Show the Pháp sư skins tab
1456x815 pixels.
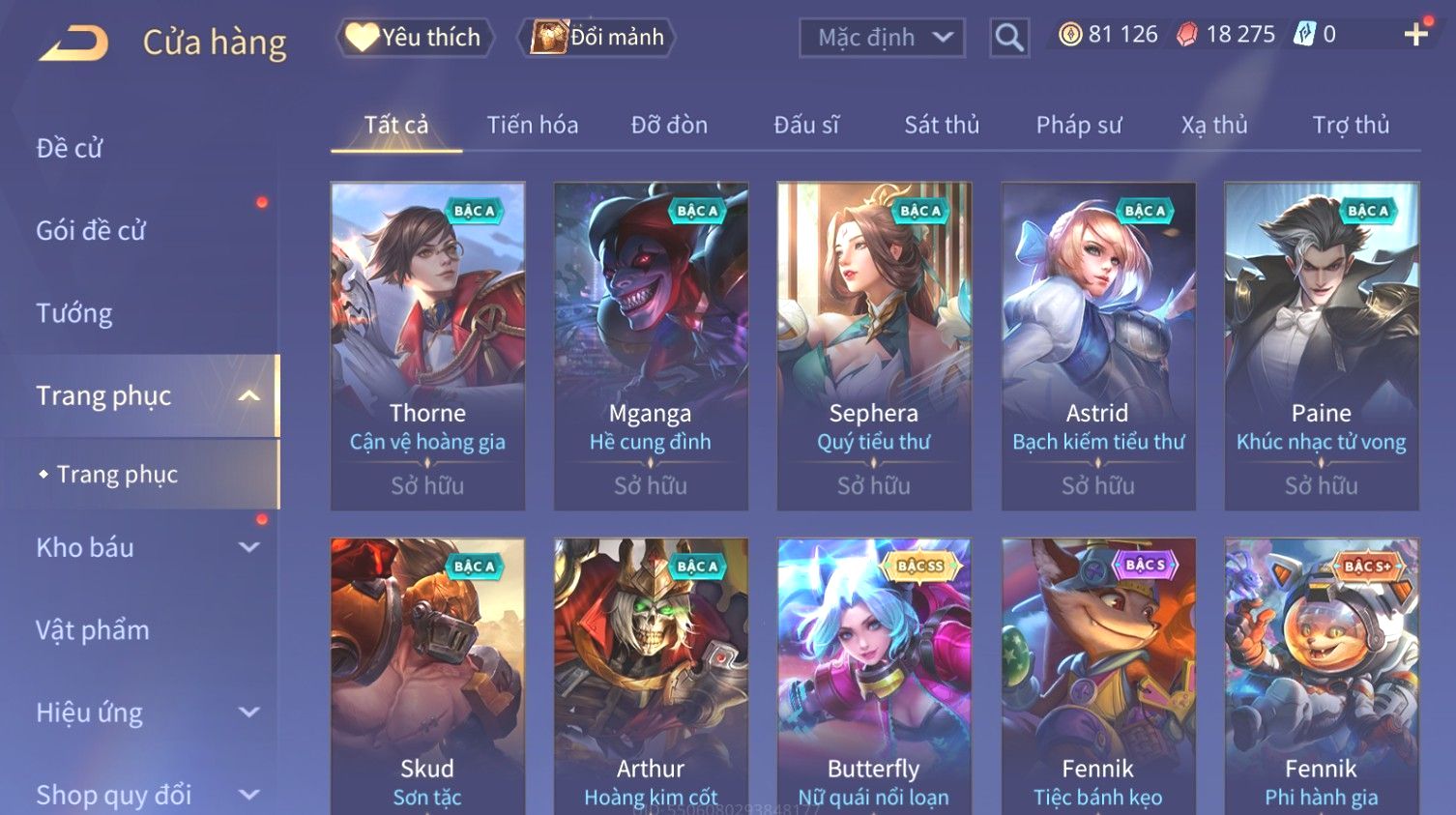coord(1079,125)
